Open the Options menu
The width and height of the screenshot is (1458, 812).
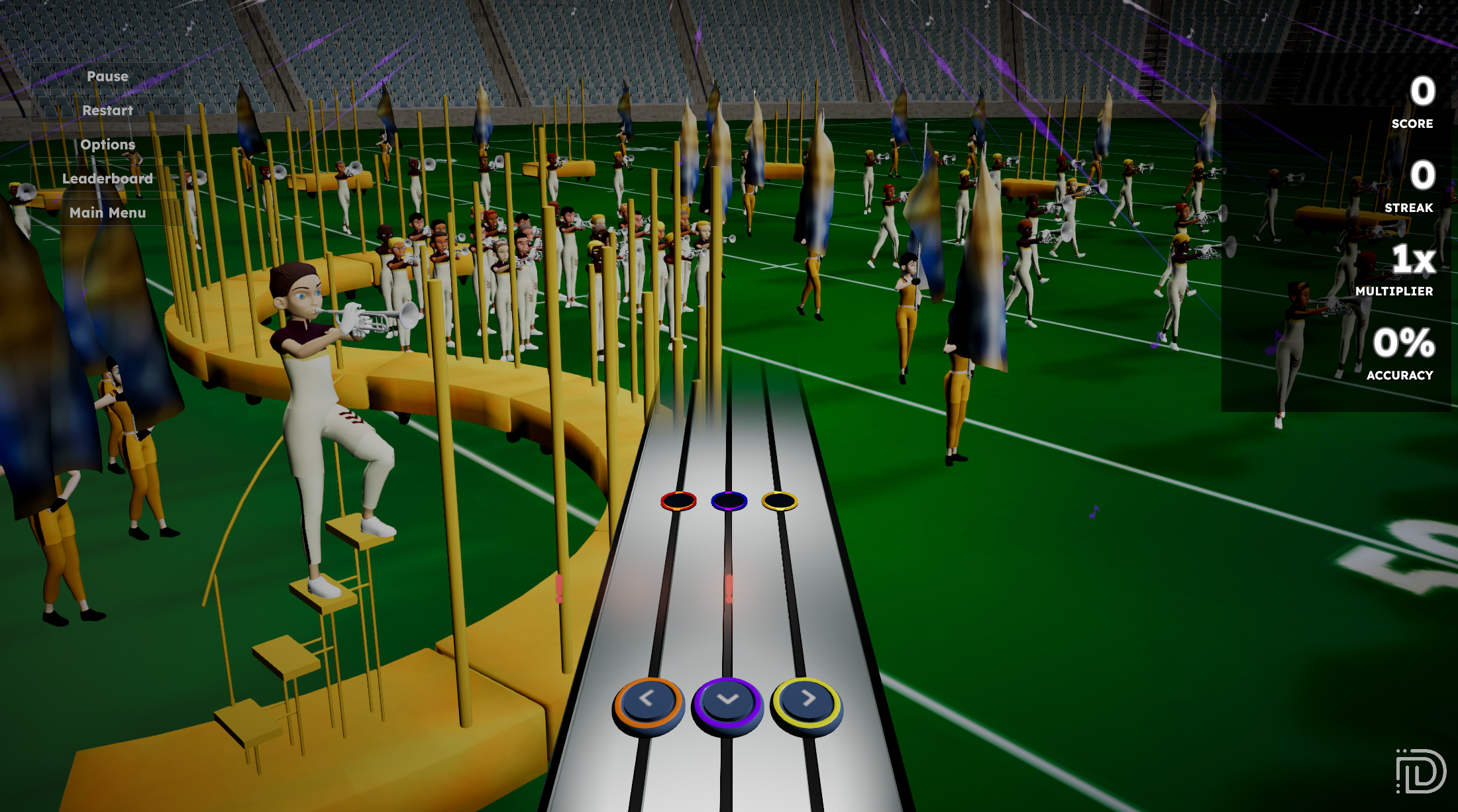pyautogui.click(x=107, y=145)
